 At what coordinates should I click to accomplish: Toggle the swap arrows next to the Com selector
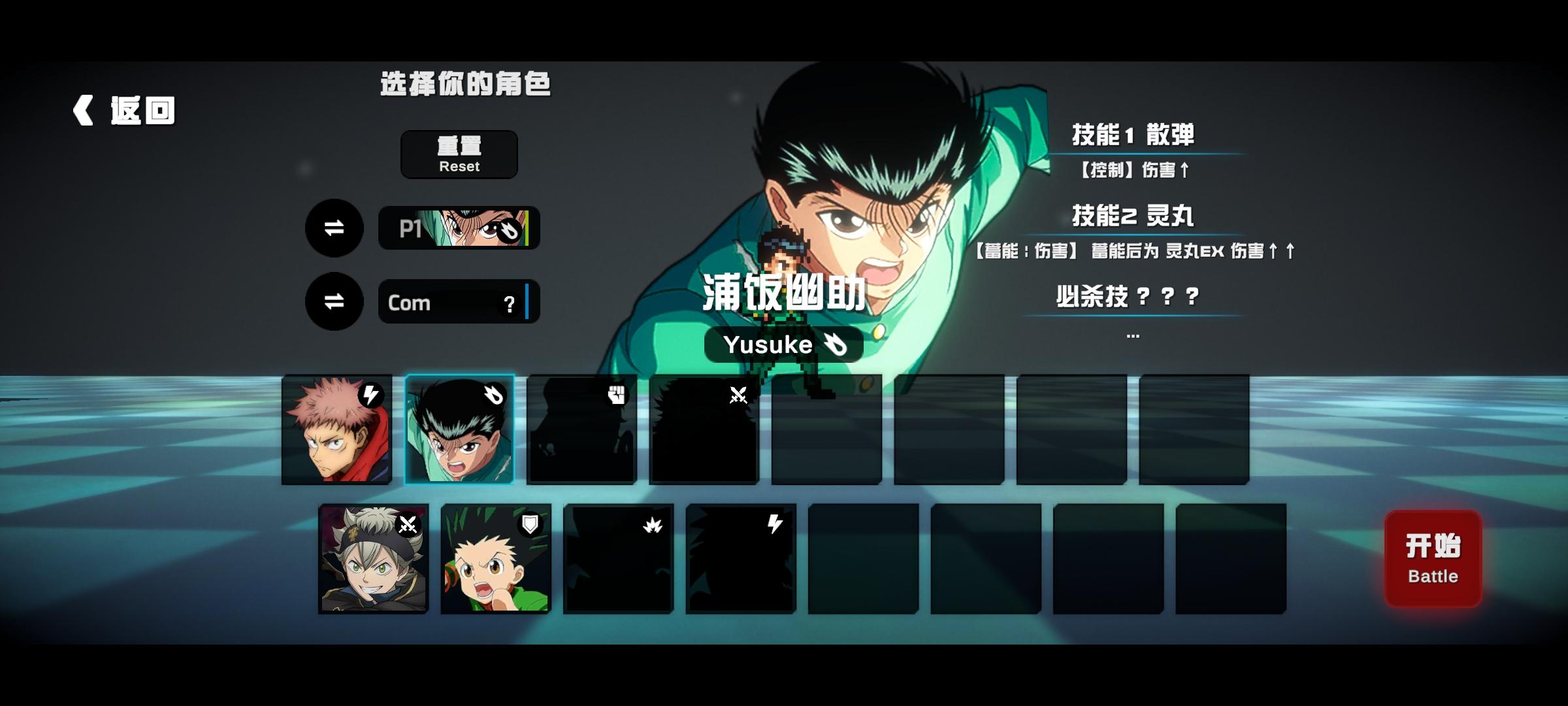[334, 302]
